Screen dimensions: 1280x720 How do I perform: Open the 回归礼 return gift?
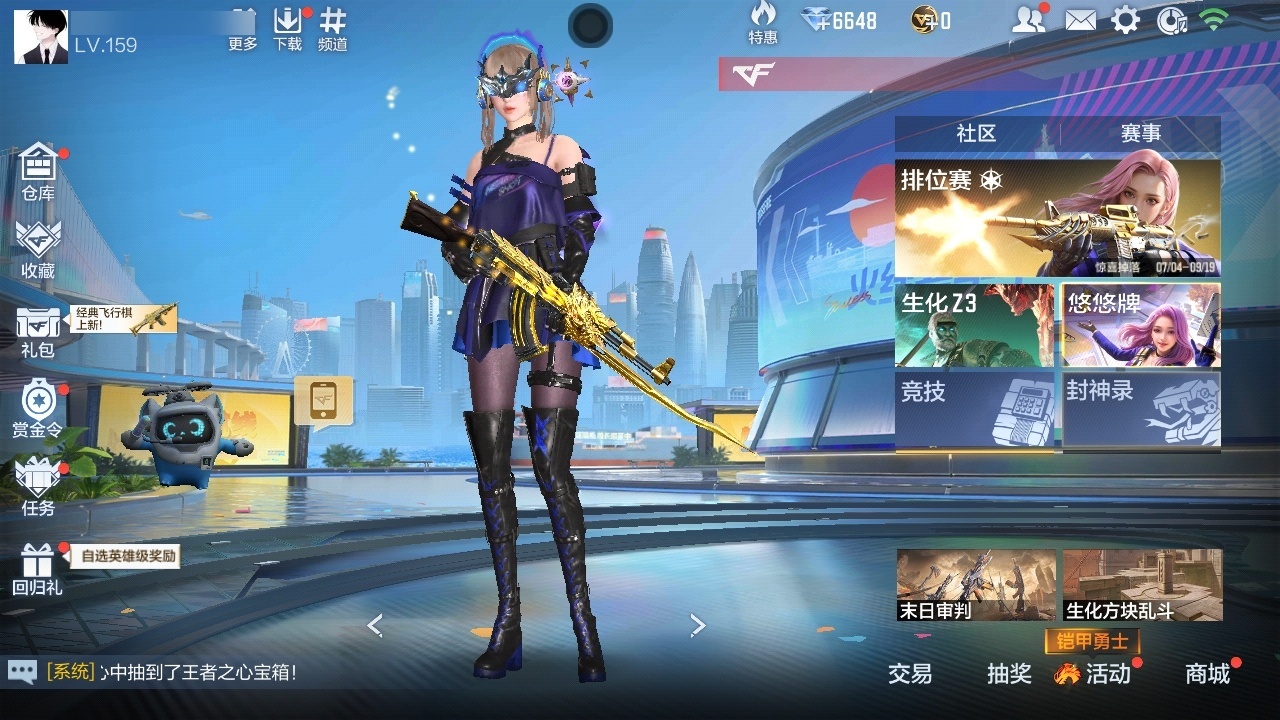click(38, 568)
